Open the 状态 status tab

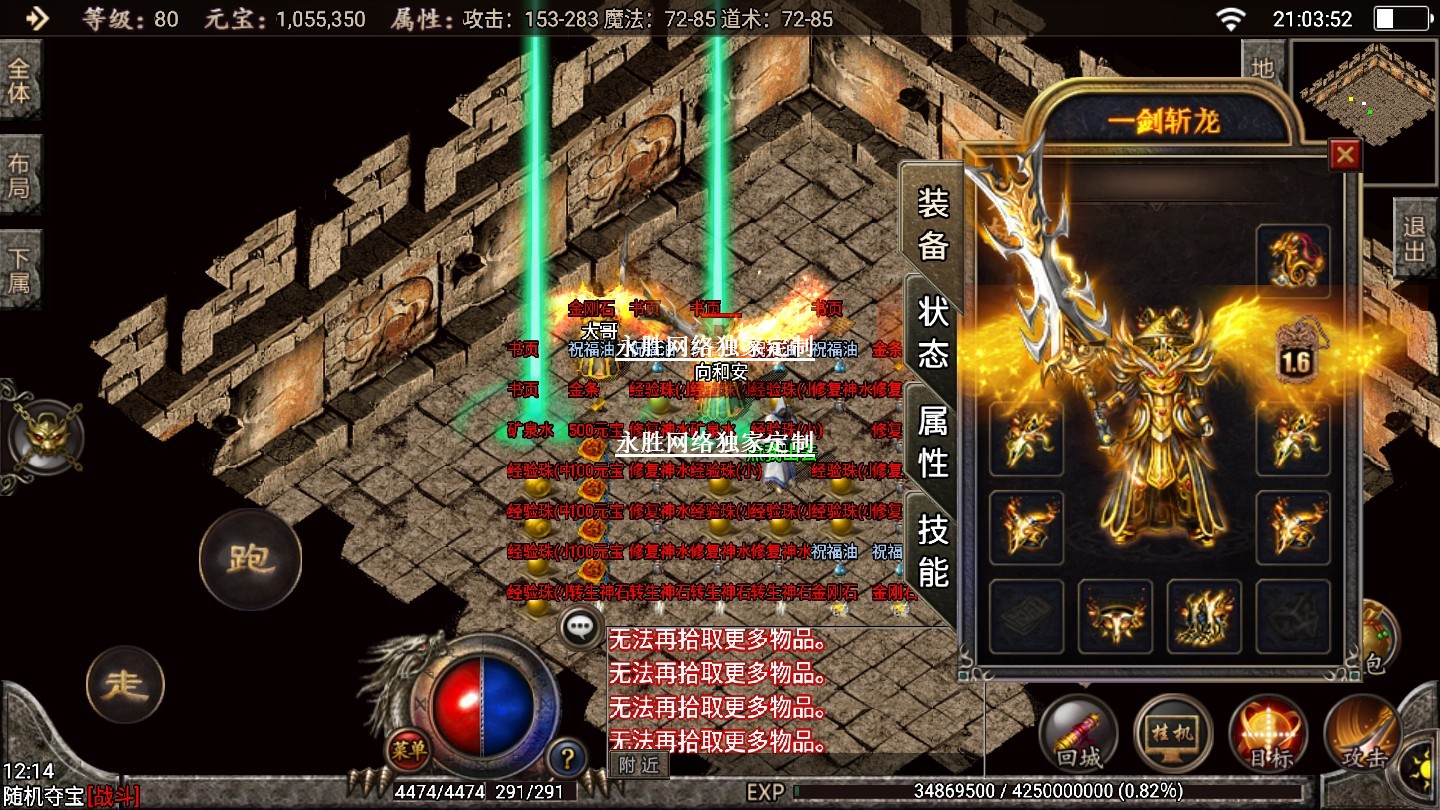[932, 331]
